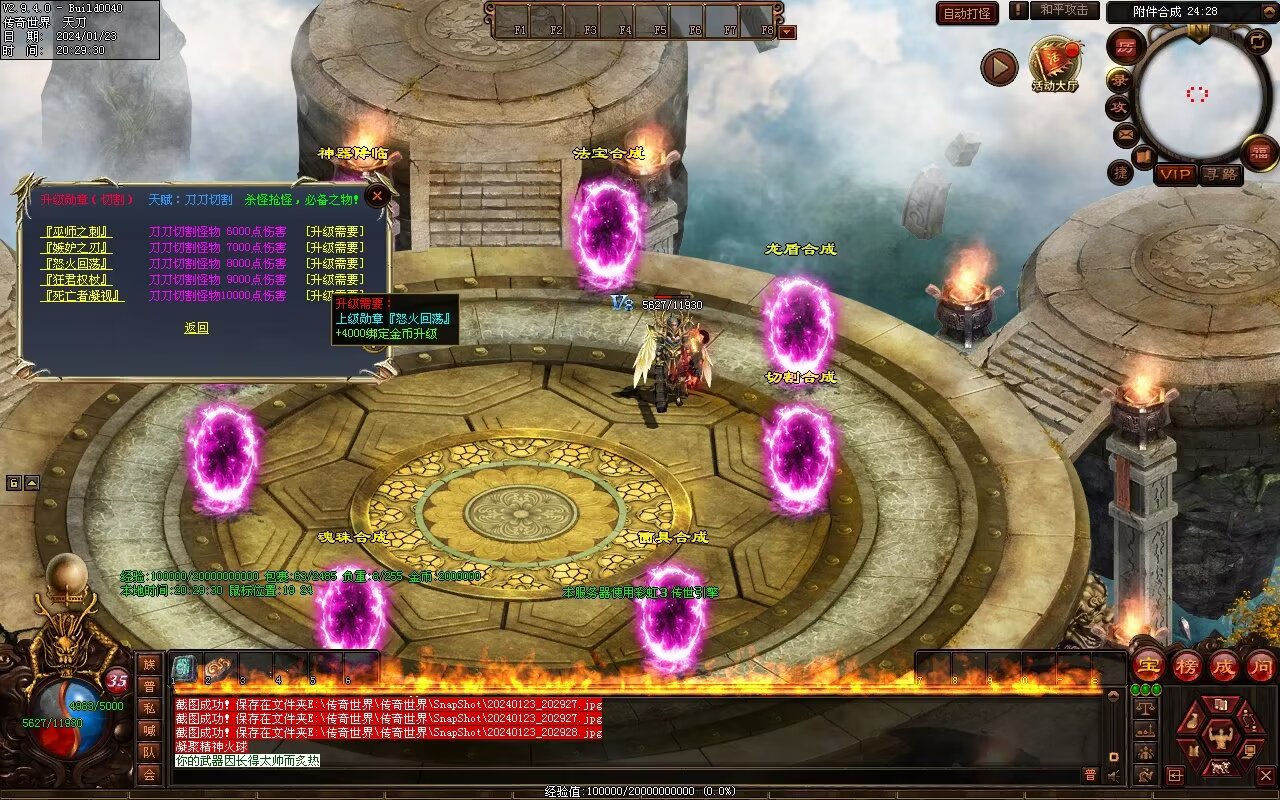Click the minimap's refresh arrows button
Viewport: 1280px width, 800px height.
1259,42
